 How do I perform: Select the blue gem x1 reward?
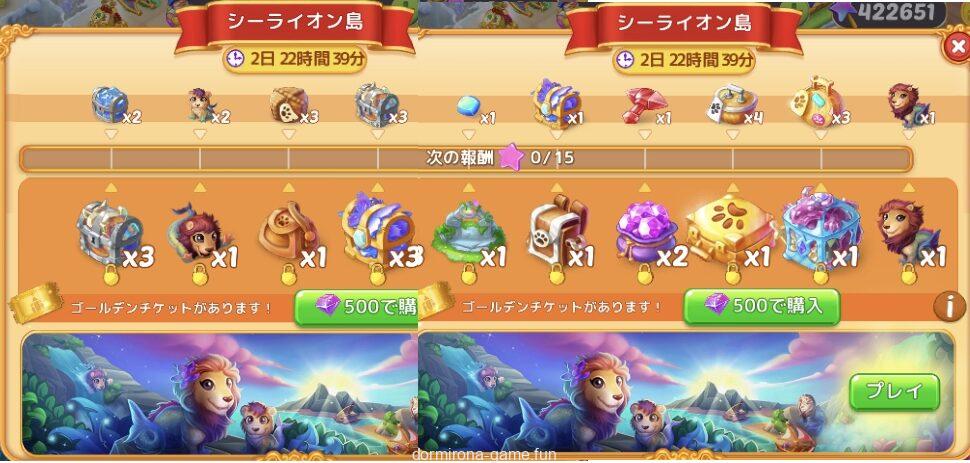pyautogui.click(x=469, y=106)
